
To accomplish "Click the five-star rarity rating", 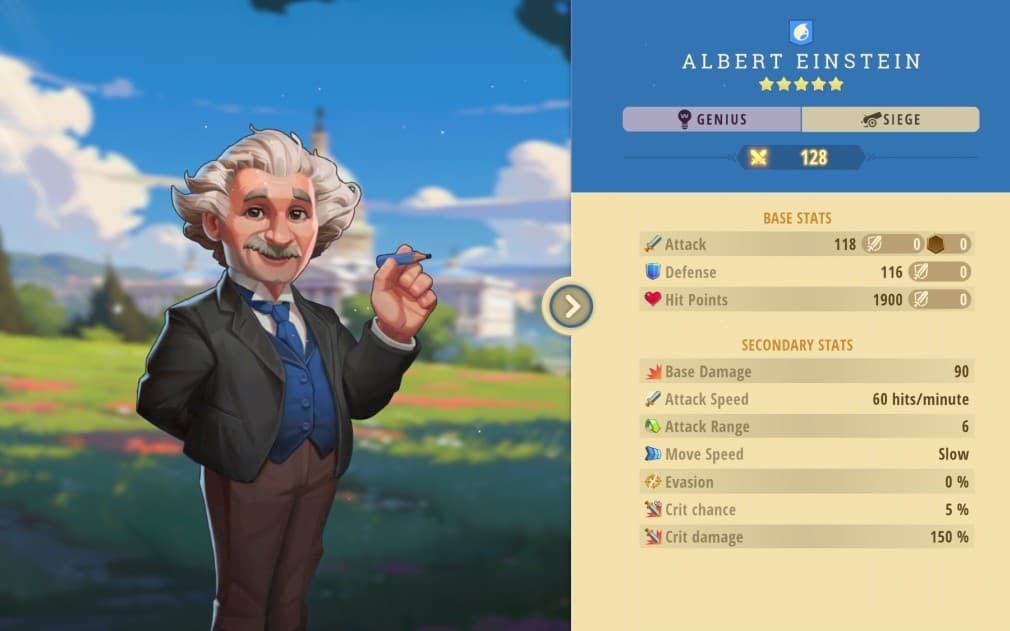I will tap(801, 85).
